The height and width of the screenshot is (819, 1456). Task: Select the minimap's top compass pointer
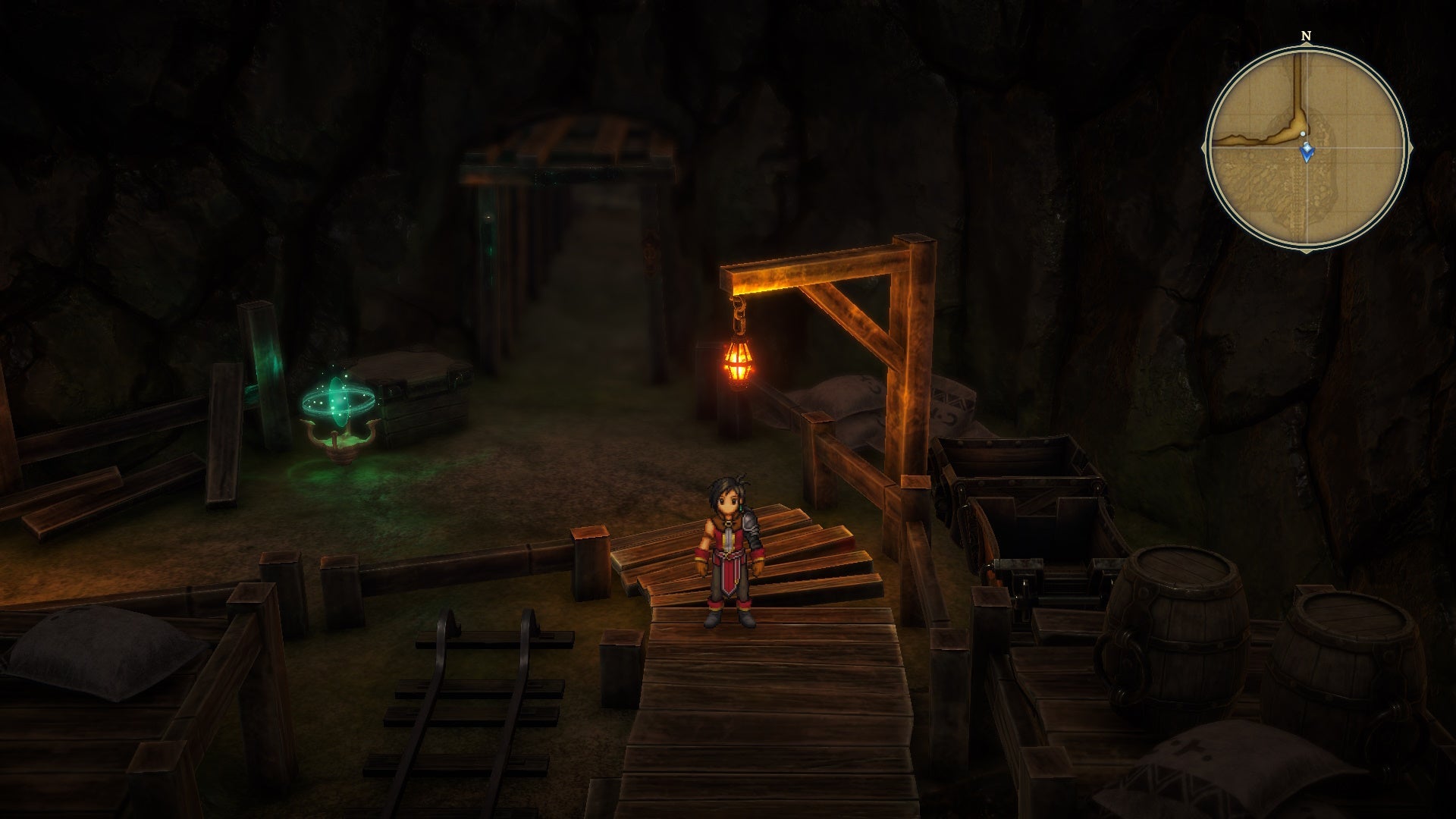click(1306, 45)
